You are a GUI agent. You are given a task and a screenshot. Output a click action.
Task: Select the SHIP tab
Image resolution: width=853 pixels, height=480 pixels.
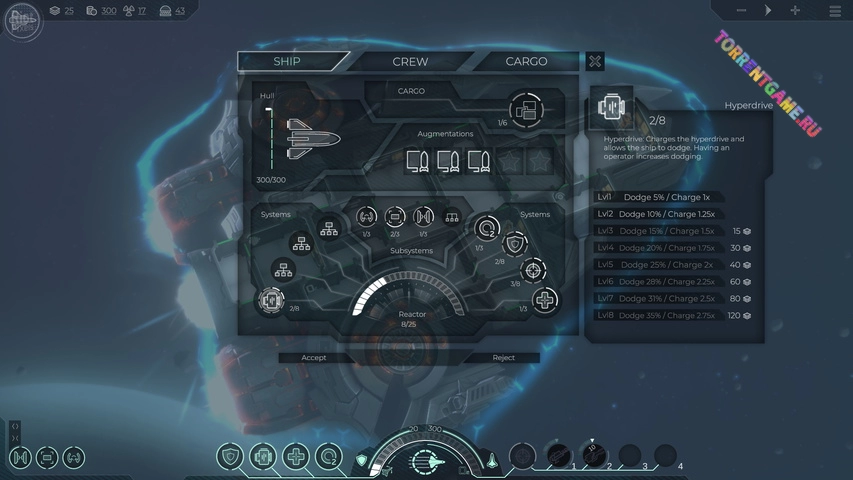click(287, 61)
